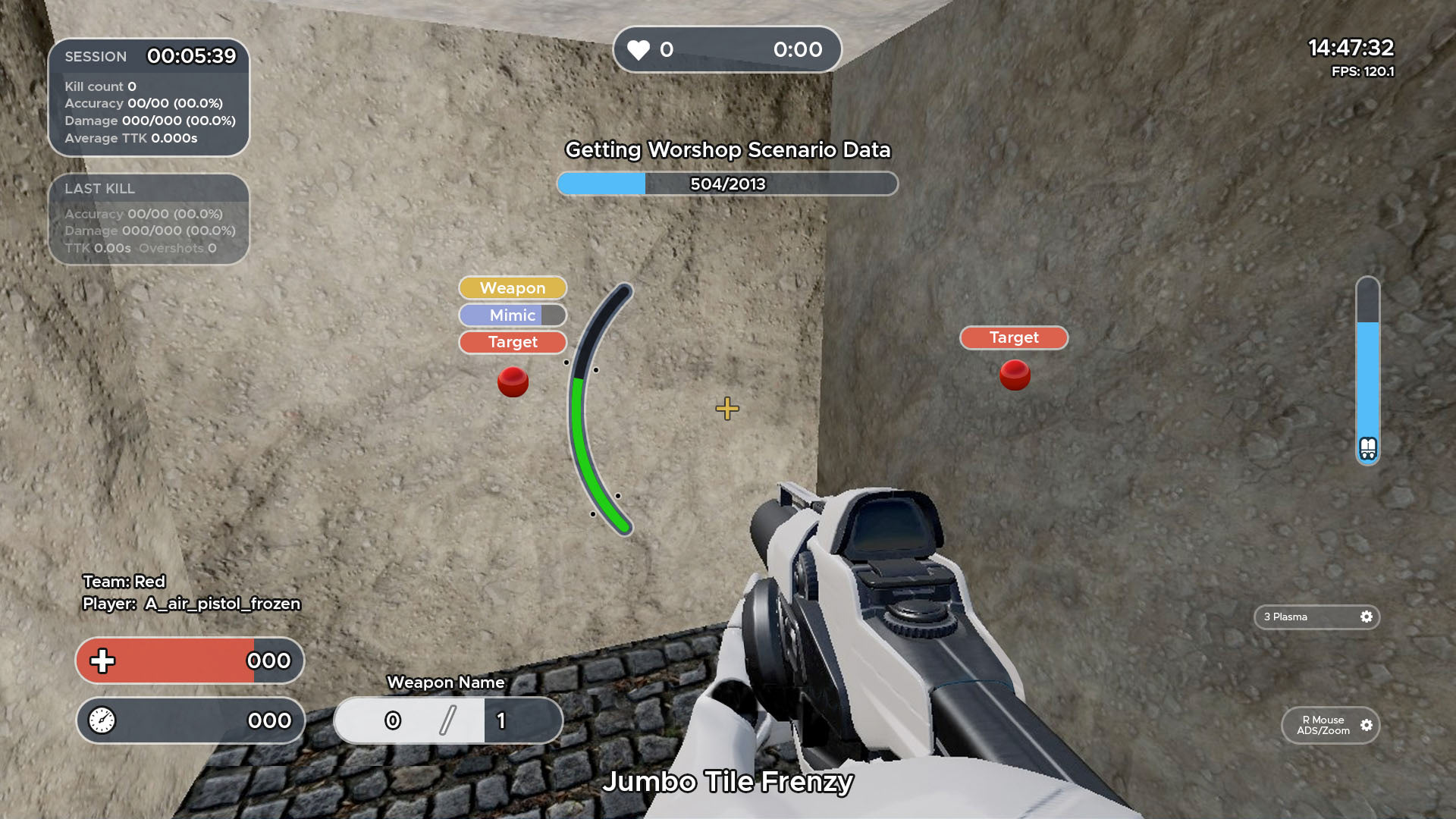Viewport: 1456px width, 819px height.
Task: Click the gear icon beside ADS/Zoom
Action: (x=1366, y=725)
